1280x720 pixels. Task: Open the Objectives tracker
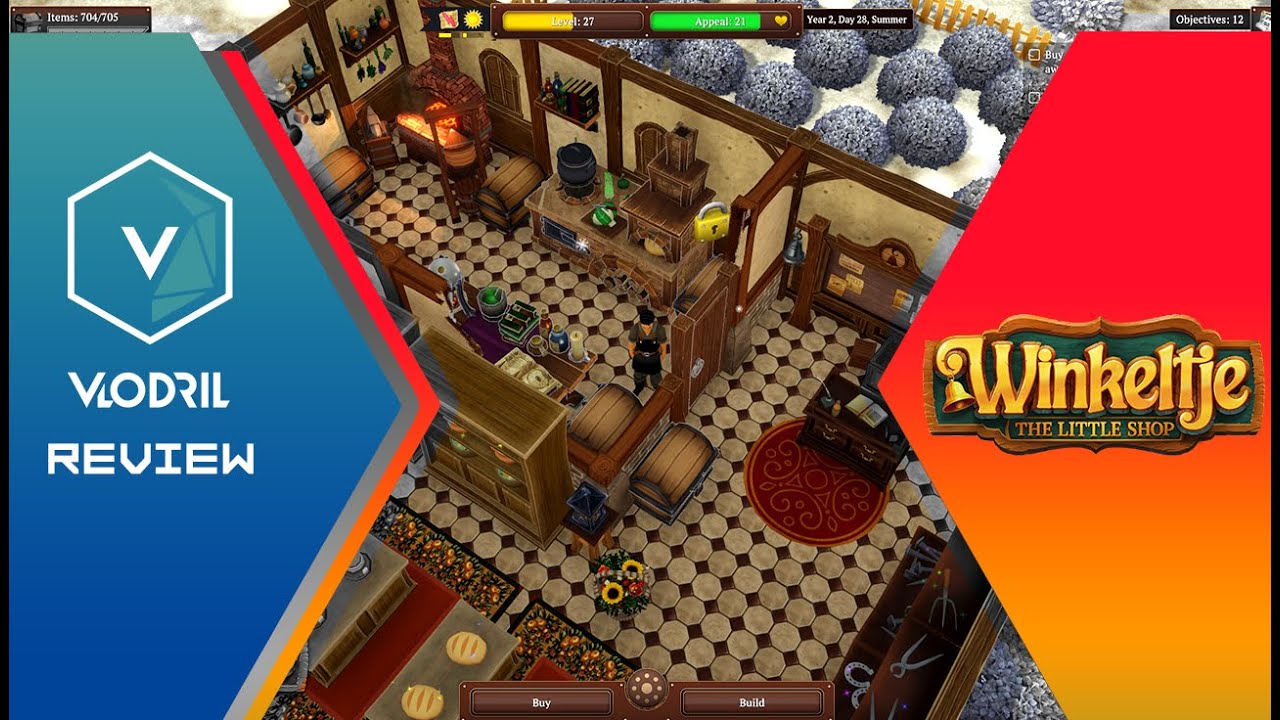click(1210, 19)
